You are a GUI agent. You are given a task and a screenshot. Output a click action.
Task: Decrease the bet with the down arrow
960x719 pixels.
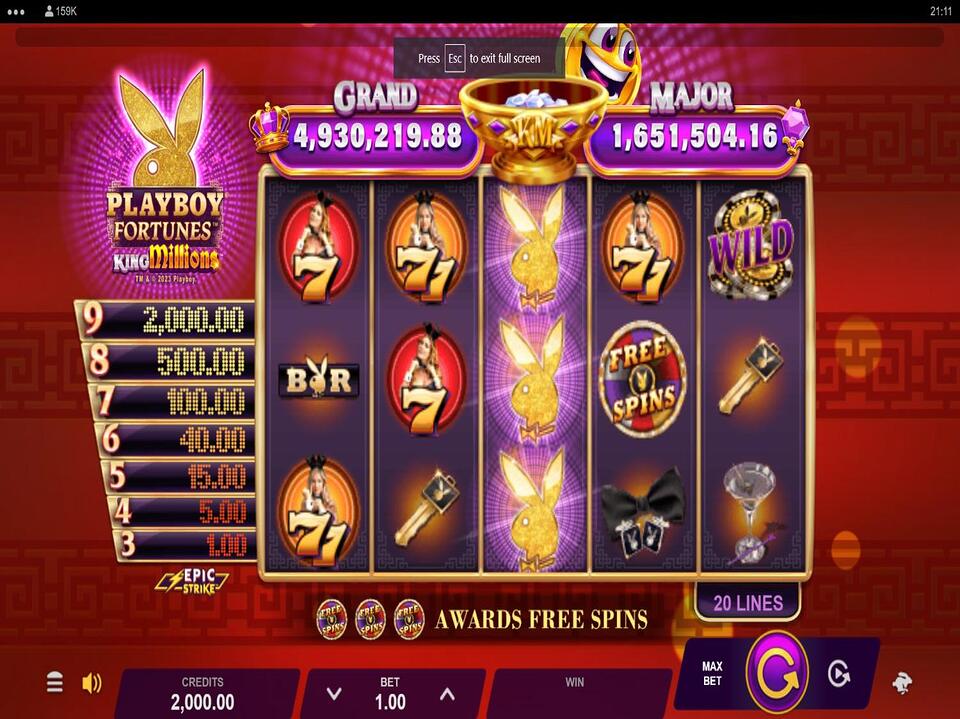[x=335, y=694]
